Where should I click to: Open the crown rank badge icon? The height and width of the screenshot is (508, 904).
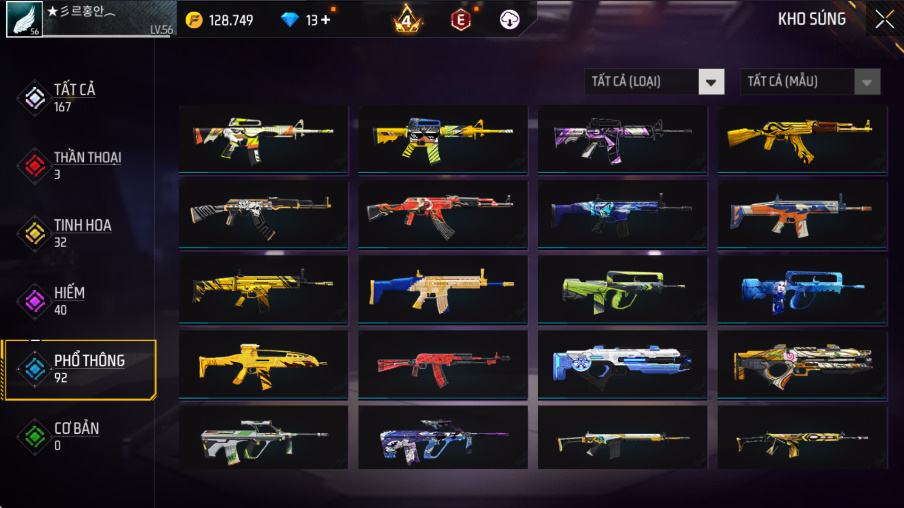point(407,19)
